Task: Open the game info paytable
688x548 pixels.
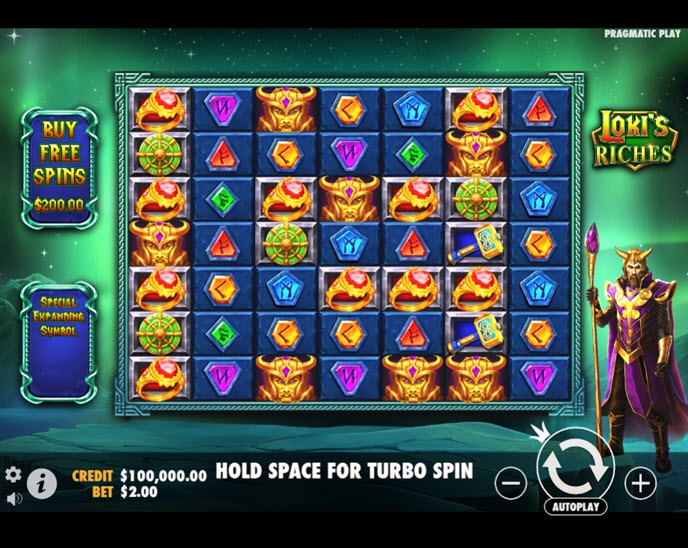Action: [41, 484]
